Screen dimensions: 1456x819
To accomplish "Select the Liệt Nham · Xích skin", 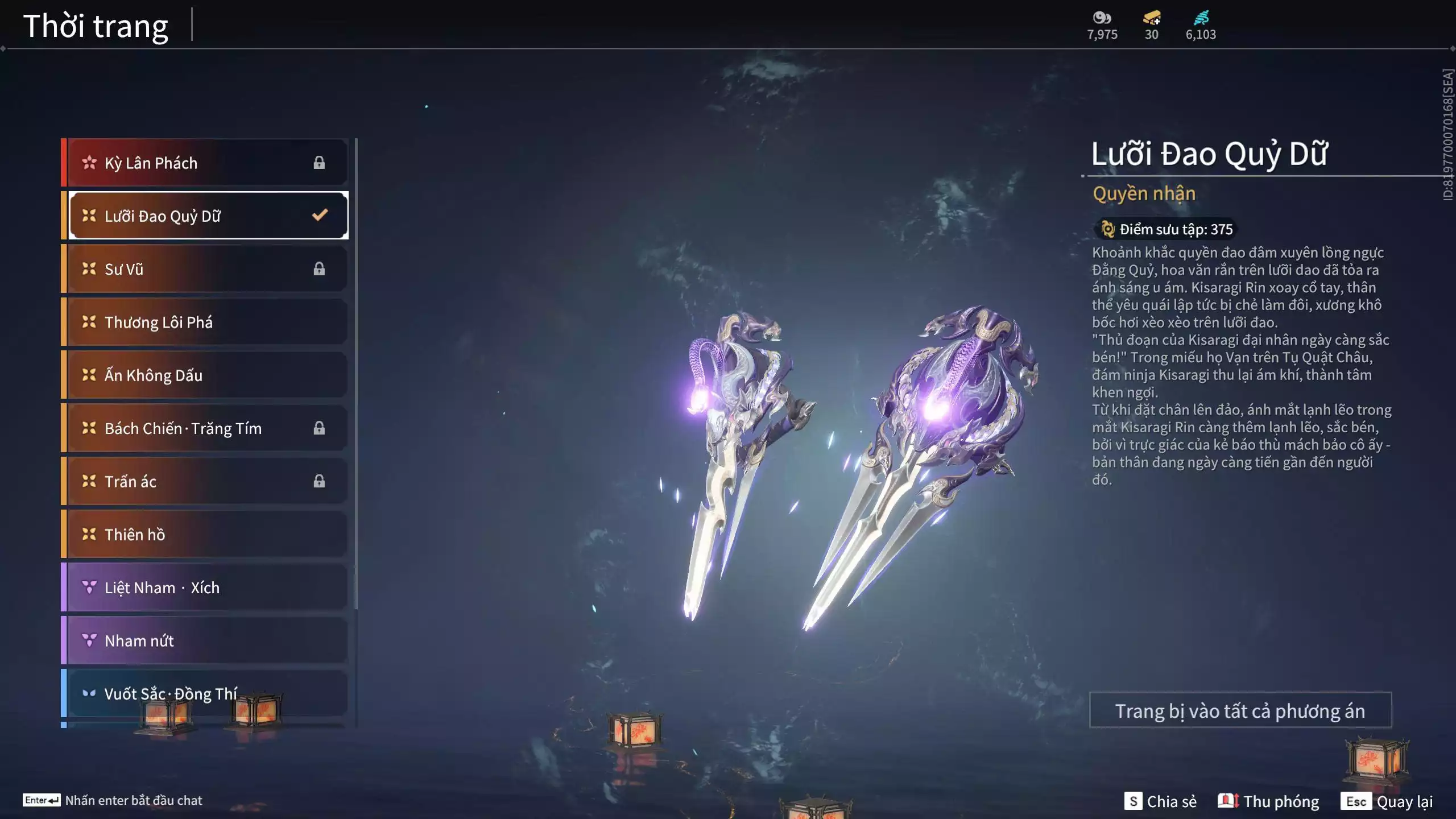I will point(205,588).
